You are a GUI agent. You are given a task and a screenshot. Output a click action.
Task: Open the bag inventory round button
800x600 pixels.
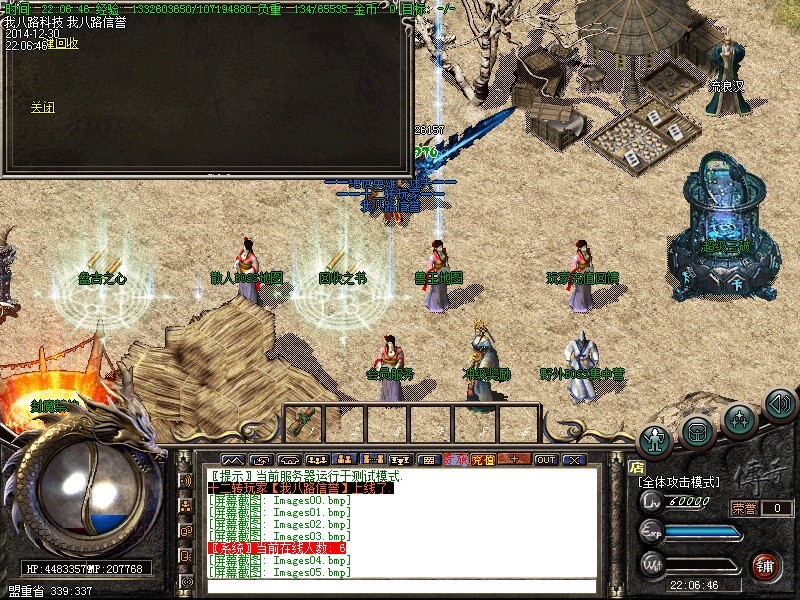point(697,430)
